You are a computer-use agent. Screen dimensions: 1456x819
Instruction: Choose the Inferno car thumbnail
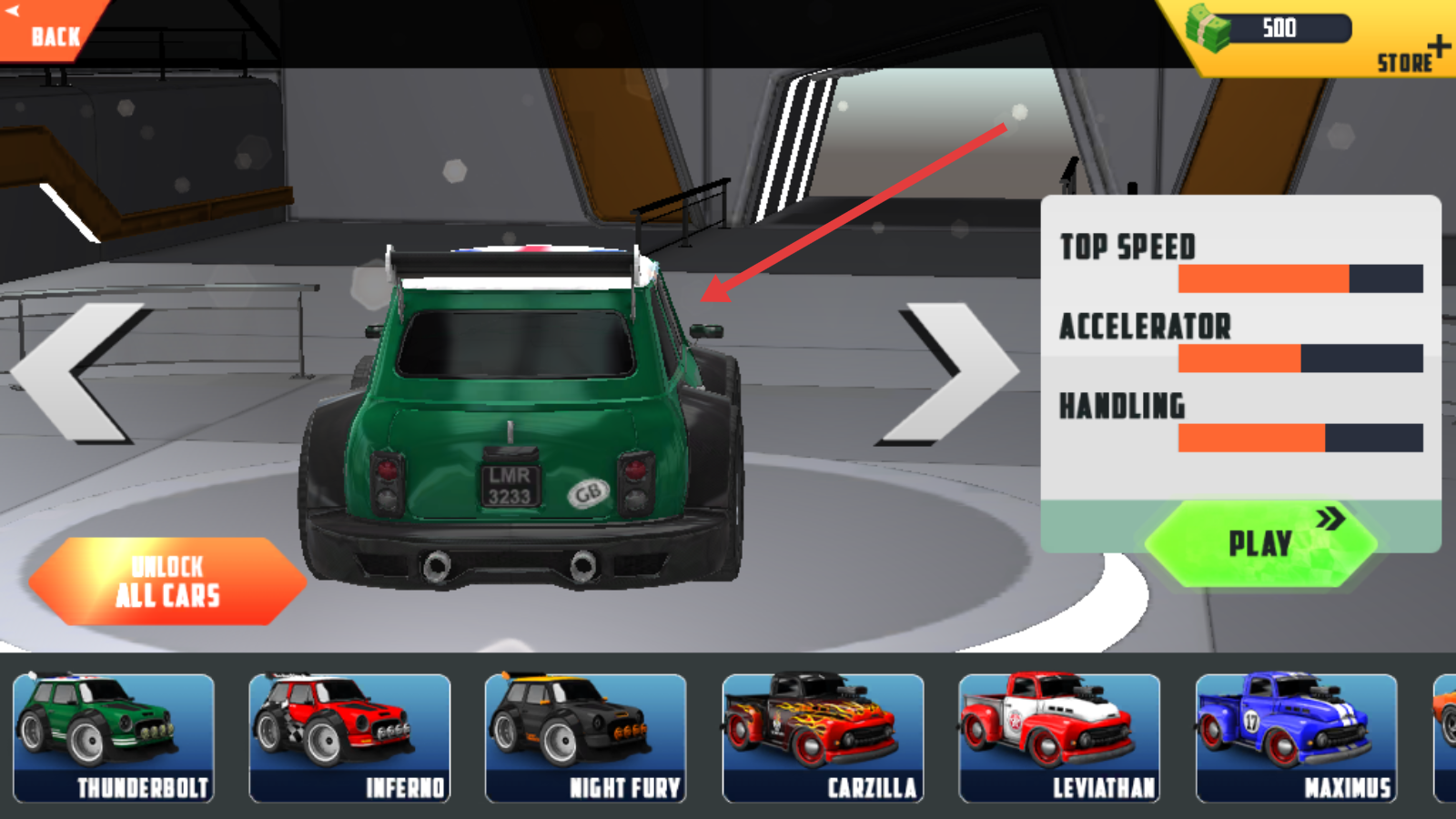pos(350,738)
